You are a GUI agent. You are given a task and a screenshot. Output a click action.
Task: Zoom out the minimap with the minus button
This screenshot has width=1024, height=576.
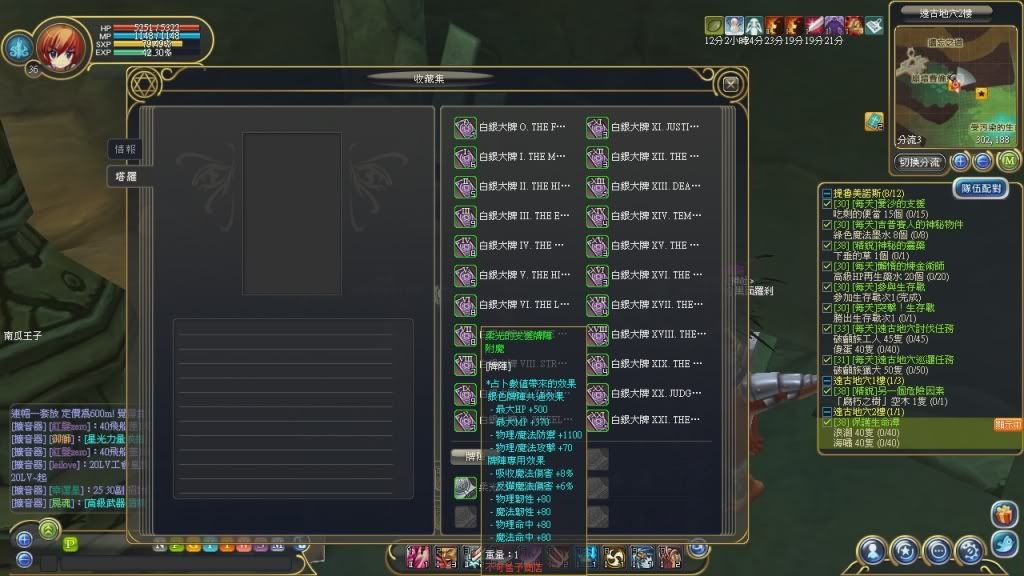pyautogui.click(x=983, y=161)
